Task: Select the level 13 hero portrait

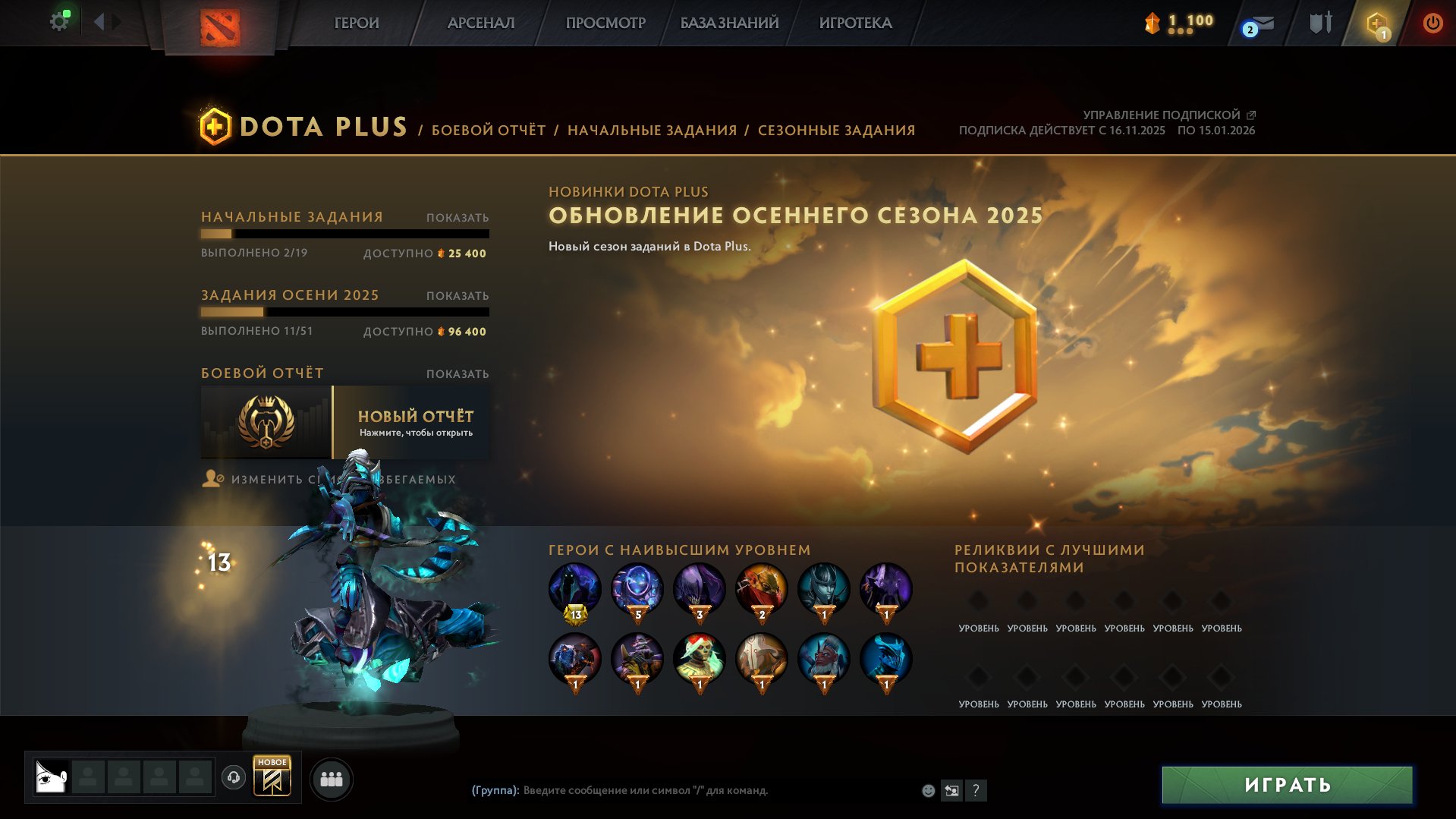Action: click(574, 589)
